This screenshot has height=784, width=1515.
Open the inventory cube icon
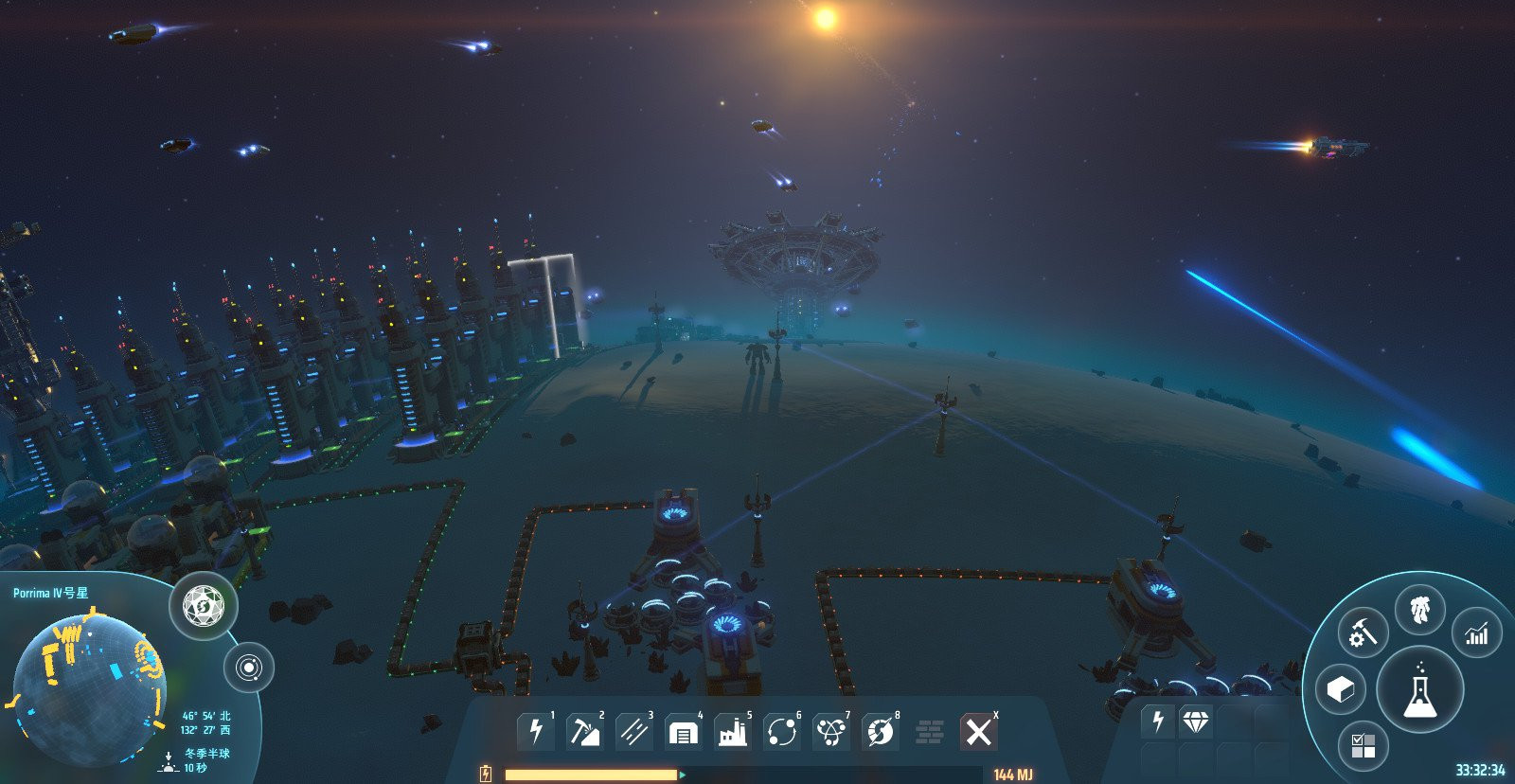point(1340,689)
